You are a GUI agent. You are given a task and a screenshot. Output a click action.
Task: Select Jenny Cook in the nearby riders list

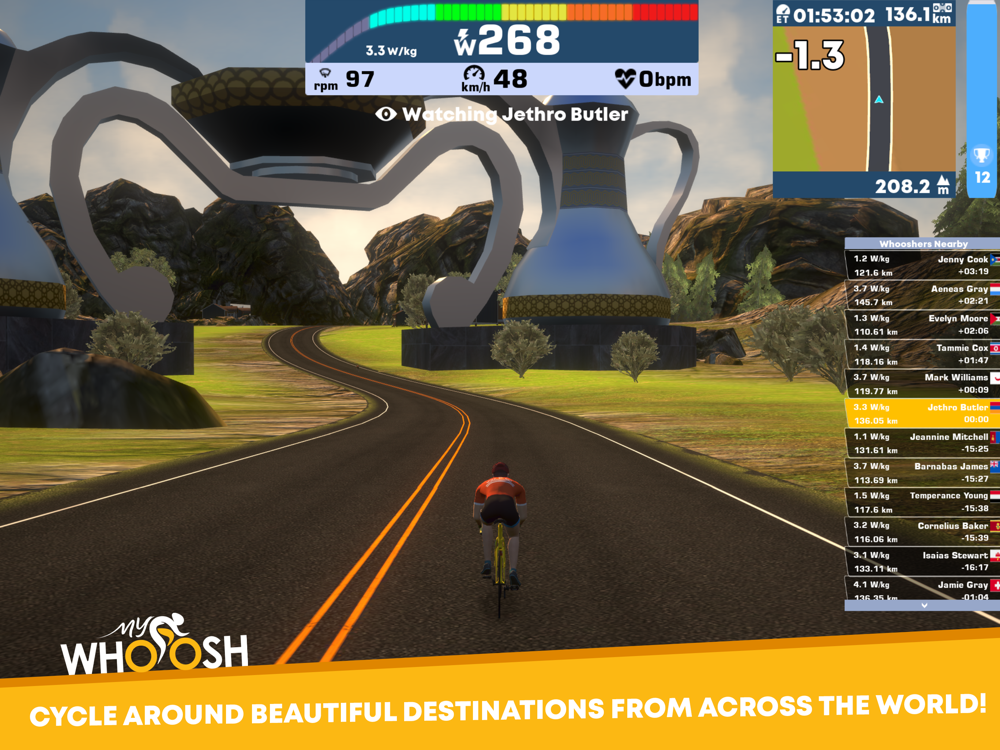922,265
